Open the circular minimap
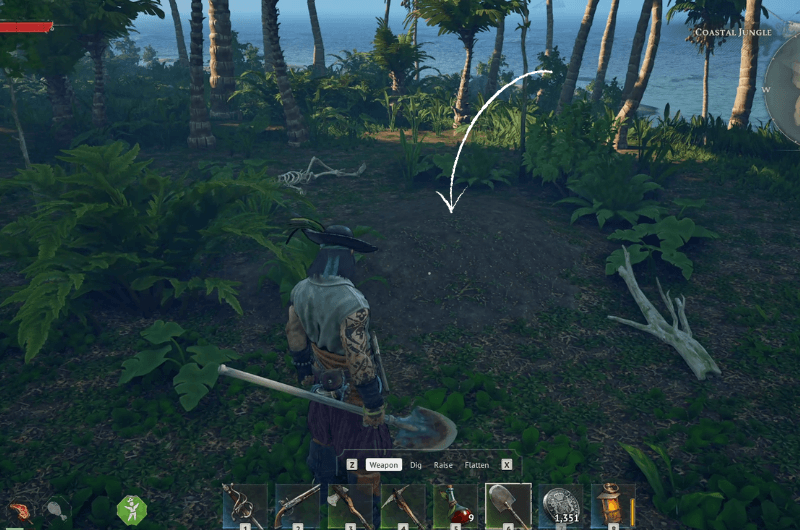This screenshot has width=800, height=530. (x=786, y=88)
